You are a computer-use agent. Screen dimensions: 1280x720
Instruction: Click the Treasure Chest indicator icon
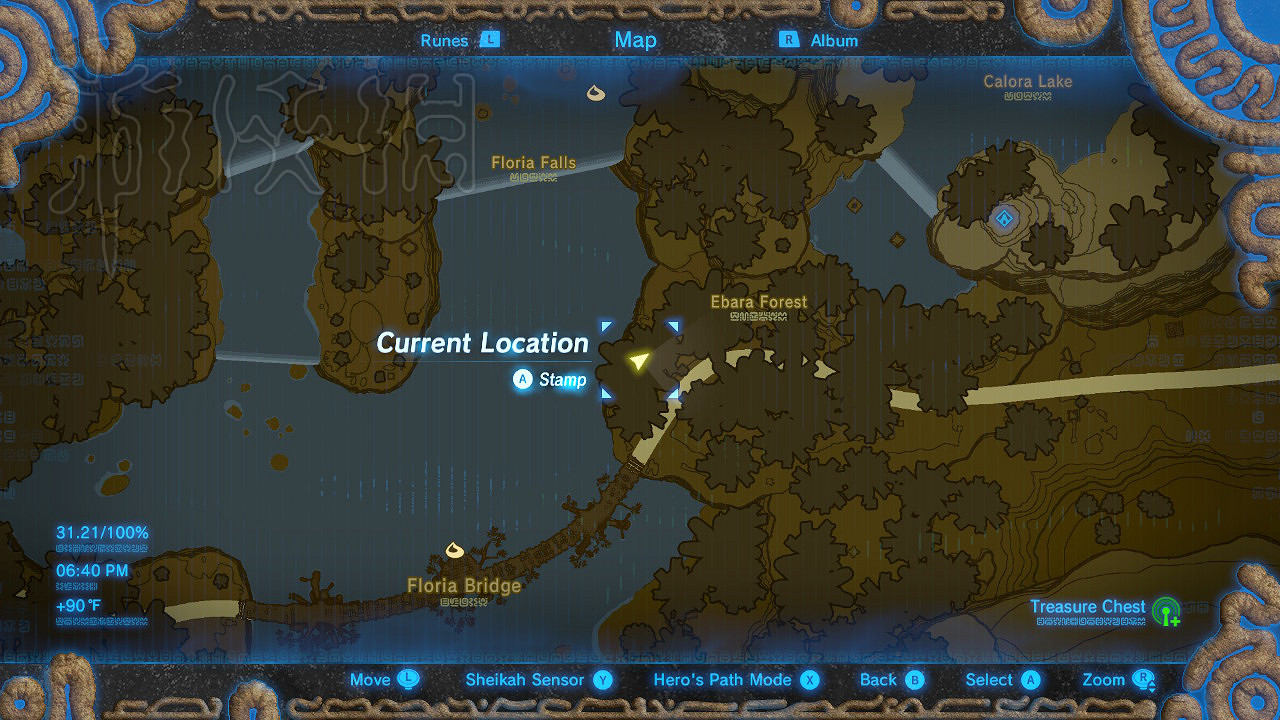pos(1166,608)
